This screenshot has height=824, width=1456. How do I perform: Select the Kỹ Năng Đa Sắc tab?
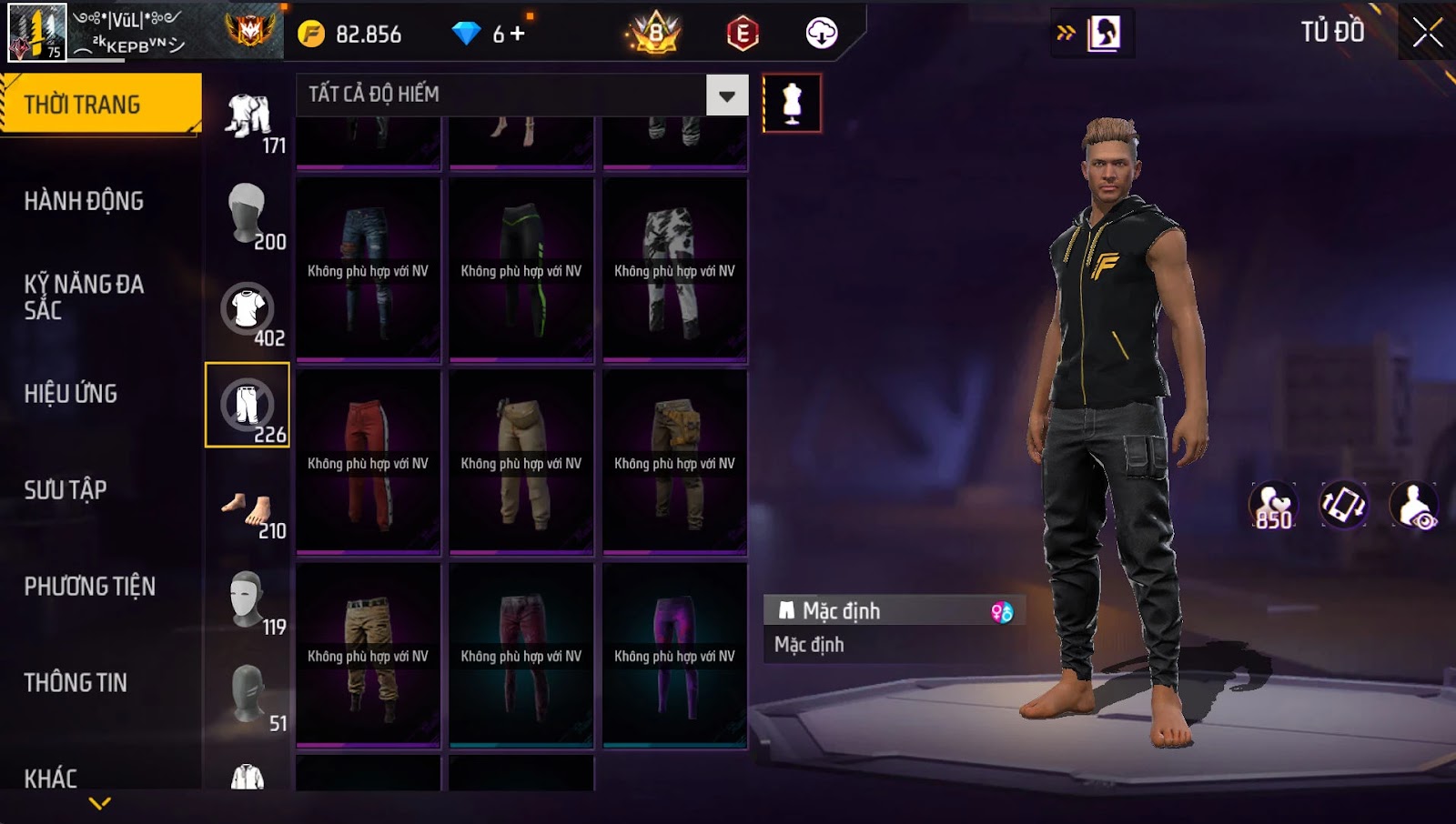click(x=84, y=296)
